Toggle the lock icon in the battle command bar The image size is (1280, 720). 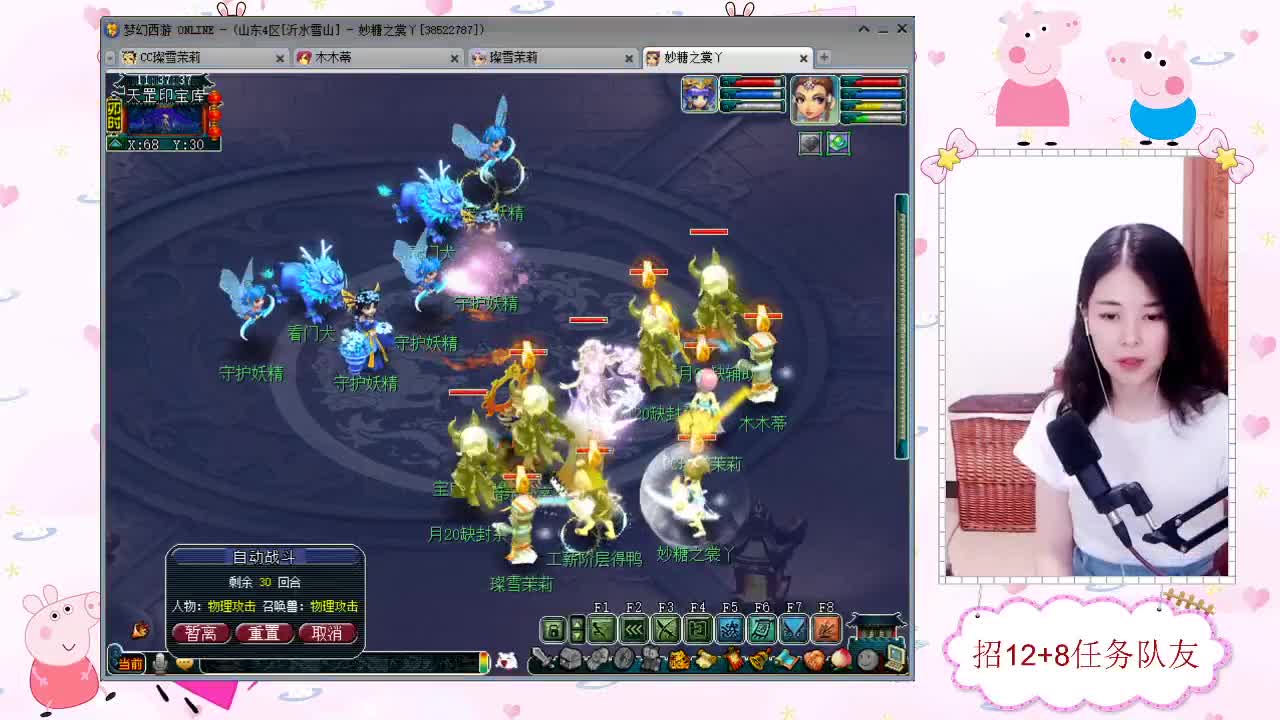tap(553, 628)
